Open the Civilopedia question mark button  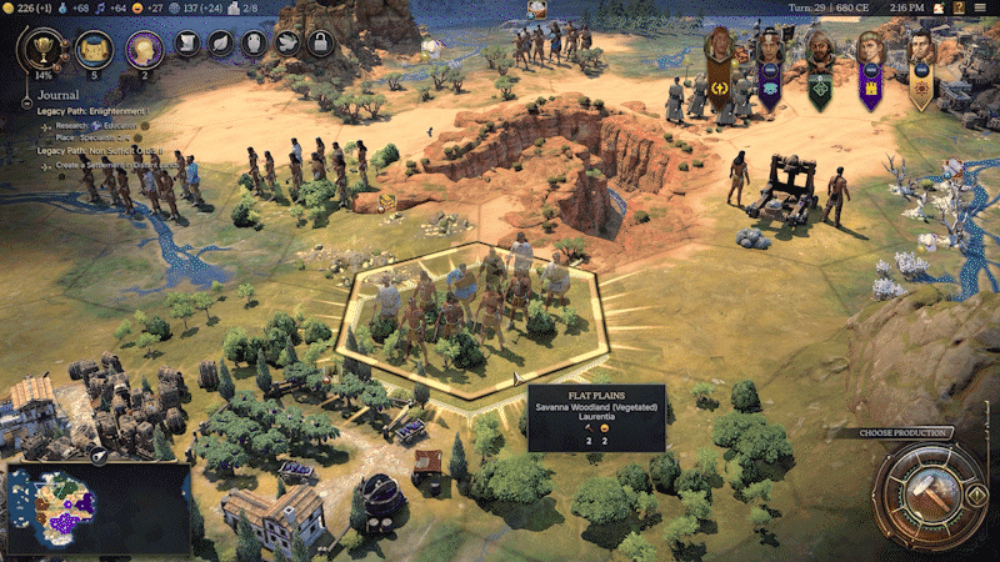pos(958,8)
